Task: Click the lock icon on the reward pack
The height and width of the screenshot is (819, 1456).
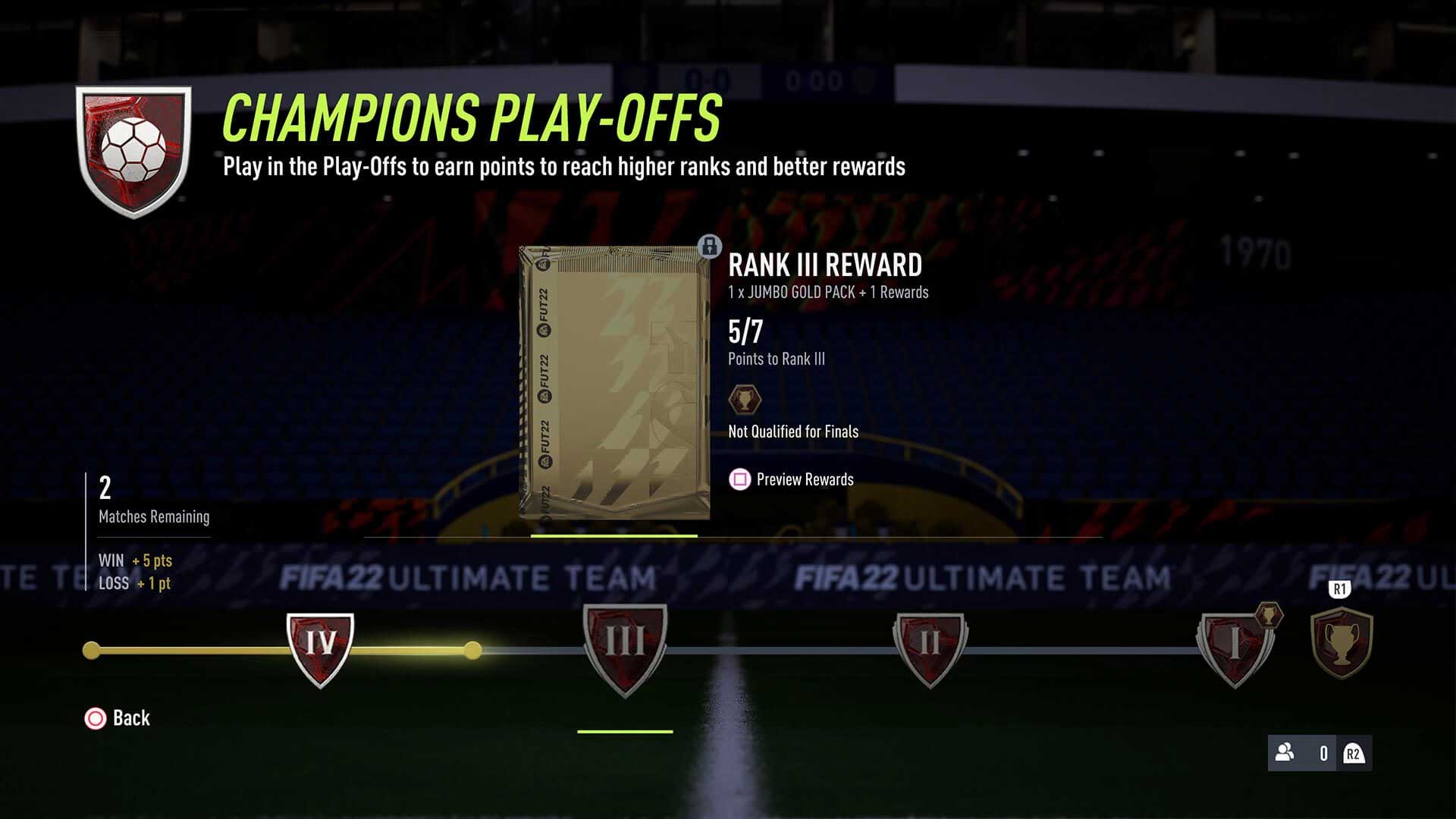Action: pyautogui.click(x=709, y=248)
